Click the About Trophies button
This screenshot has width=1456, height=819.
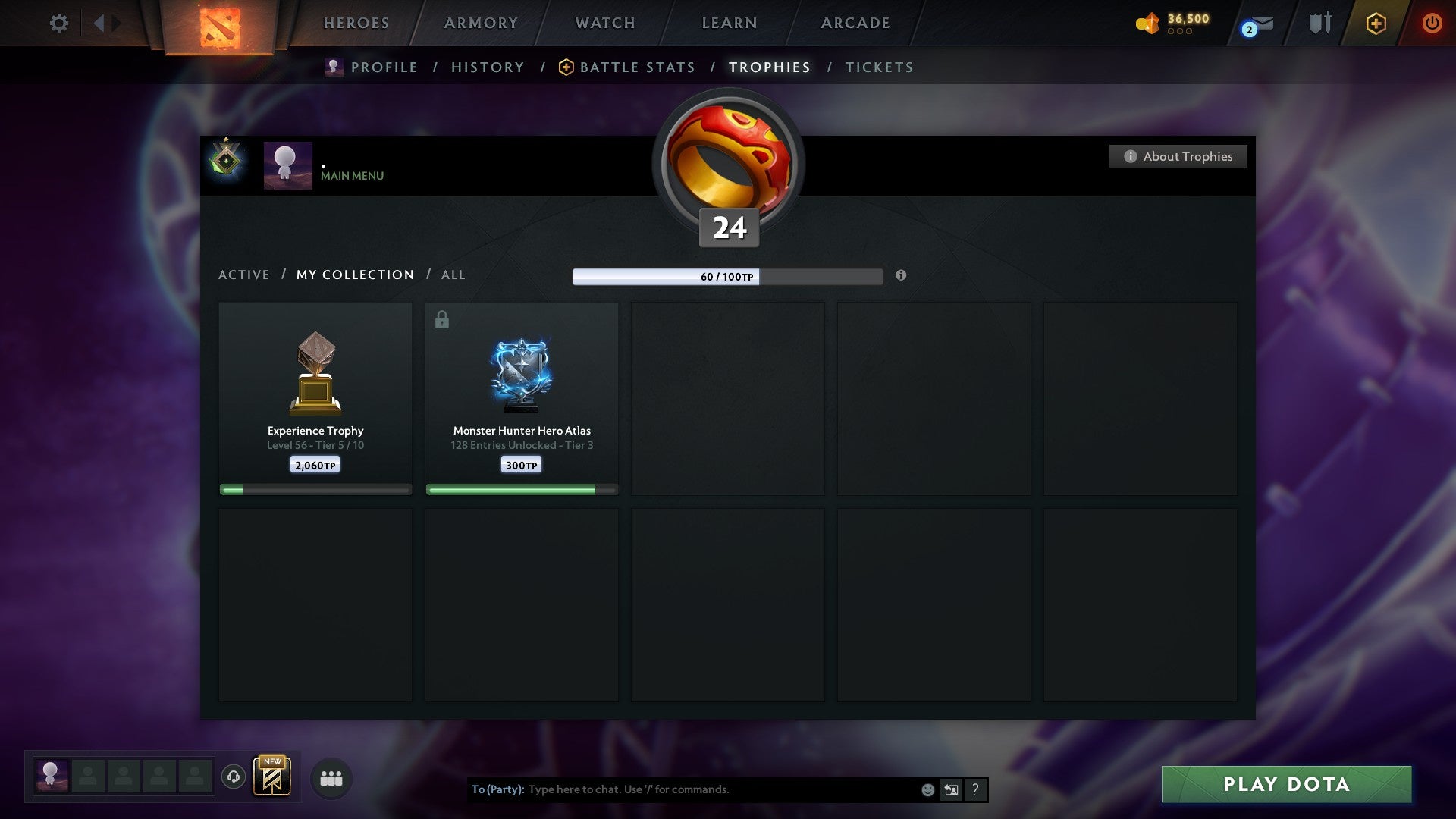coord(1178,156)
